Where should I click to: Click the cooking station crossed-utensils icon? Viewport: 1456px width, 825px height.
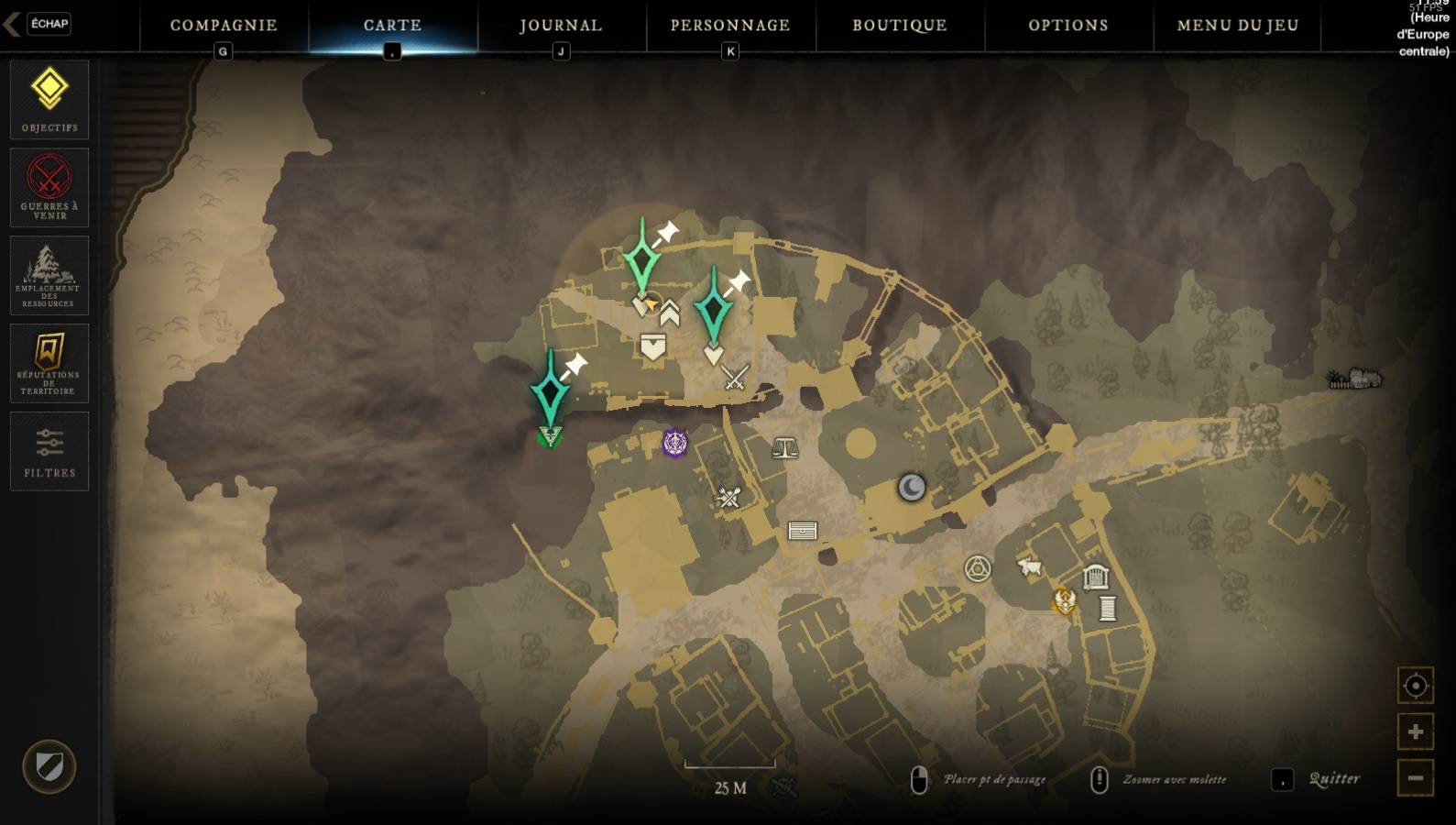pos(728,498)
